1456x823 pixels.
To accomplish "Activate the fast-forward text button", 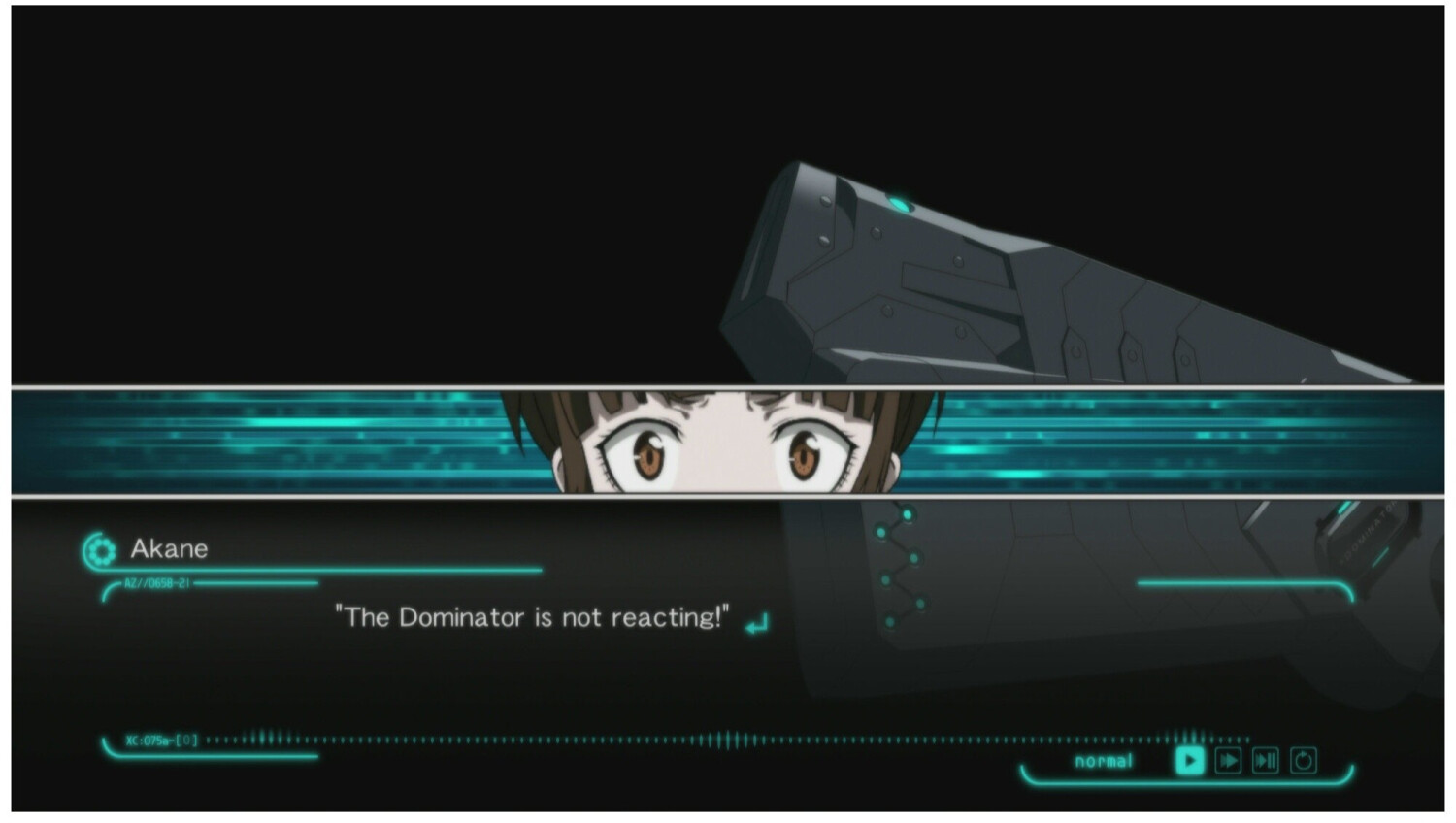I will click(x=1228, y=761).
